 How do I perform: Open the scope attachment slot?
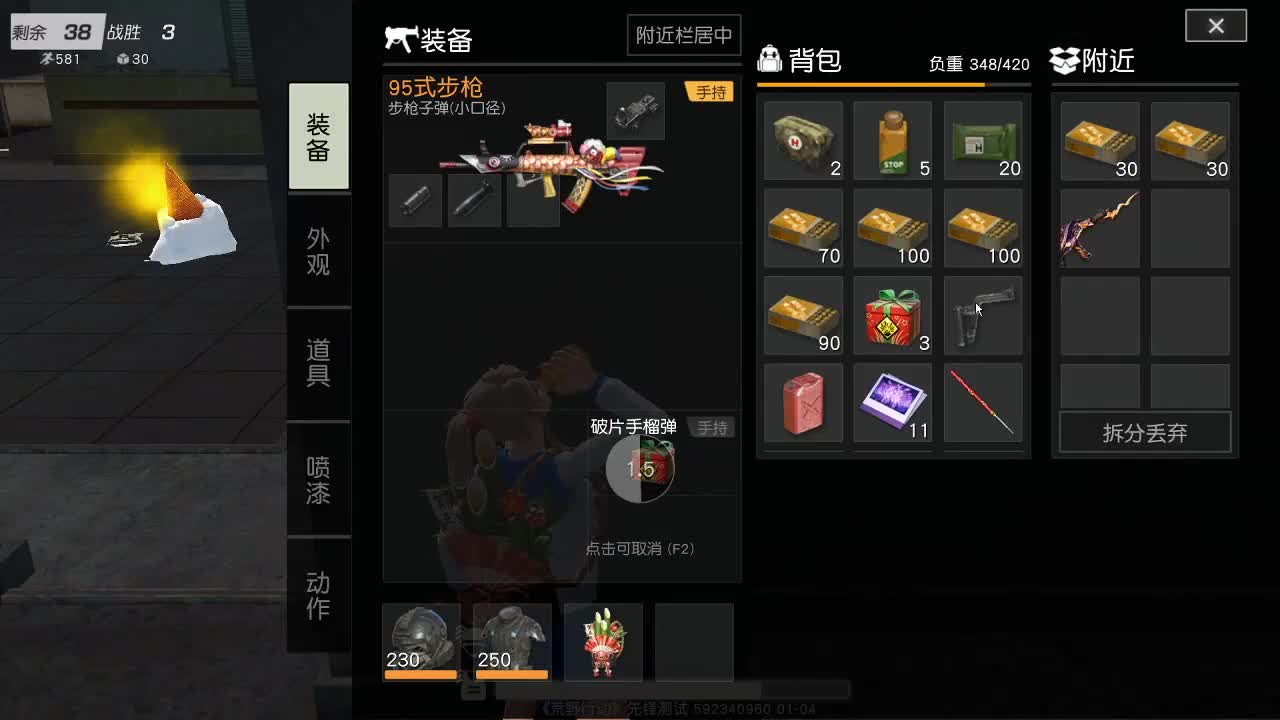(x=636, y=111)
